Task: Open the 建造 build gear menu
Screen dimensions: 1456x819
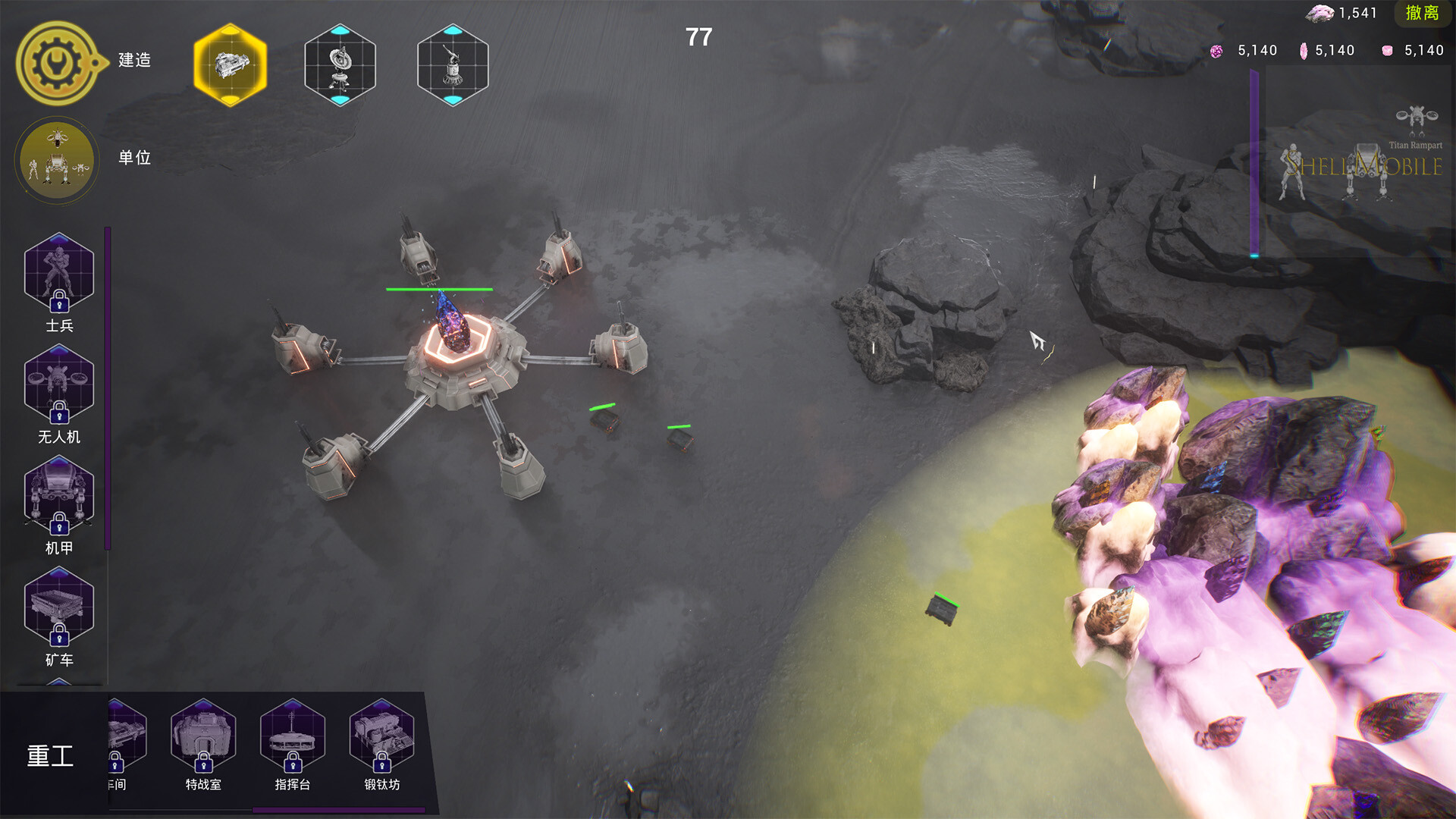Action: [57, 62]
